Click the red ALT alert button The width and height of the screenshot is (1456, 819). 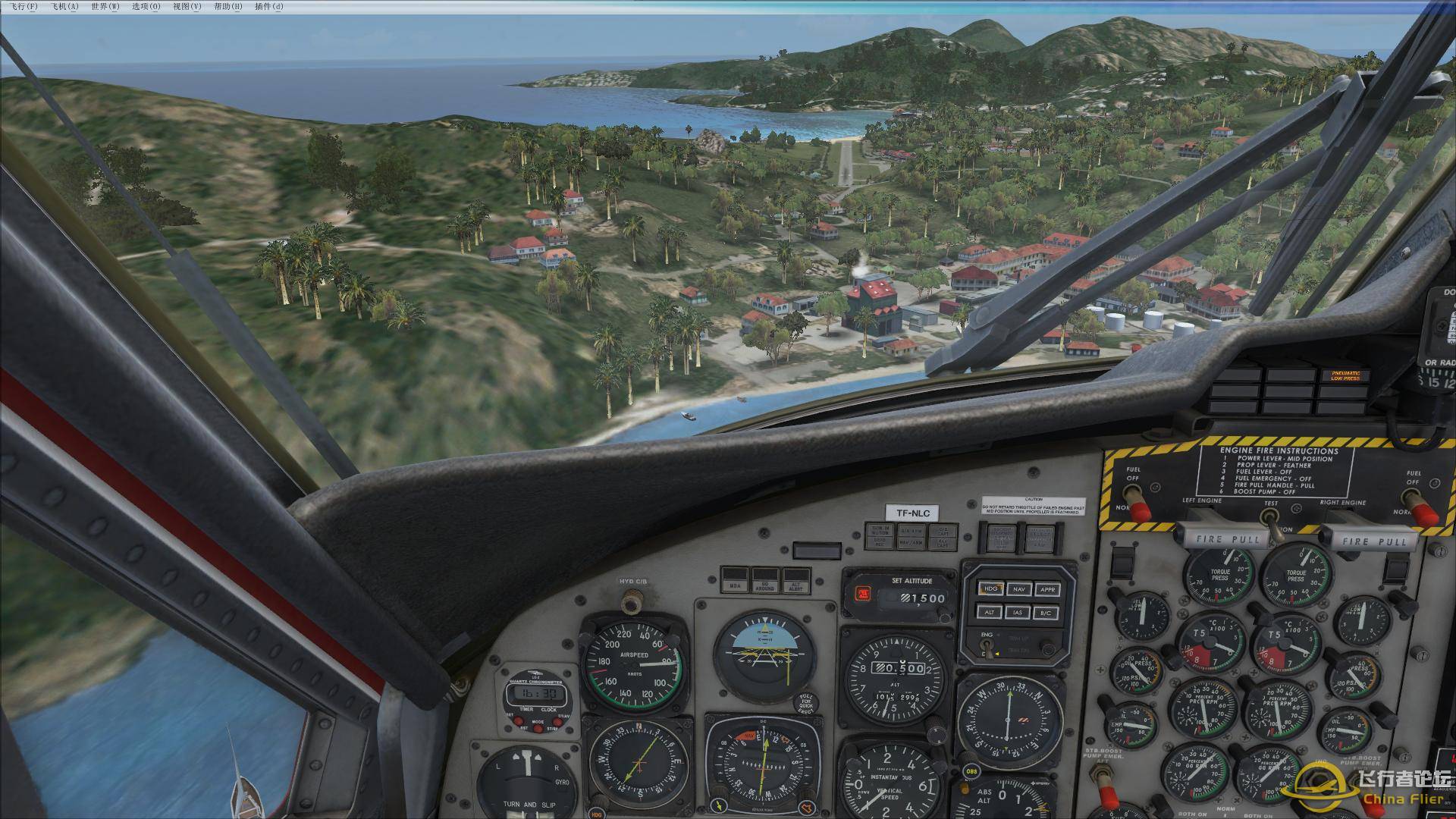[861, 594]
